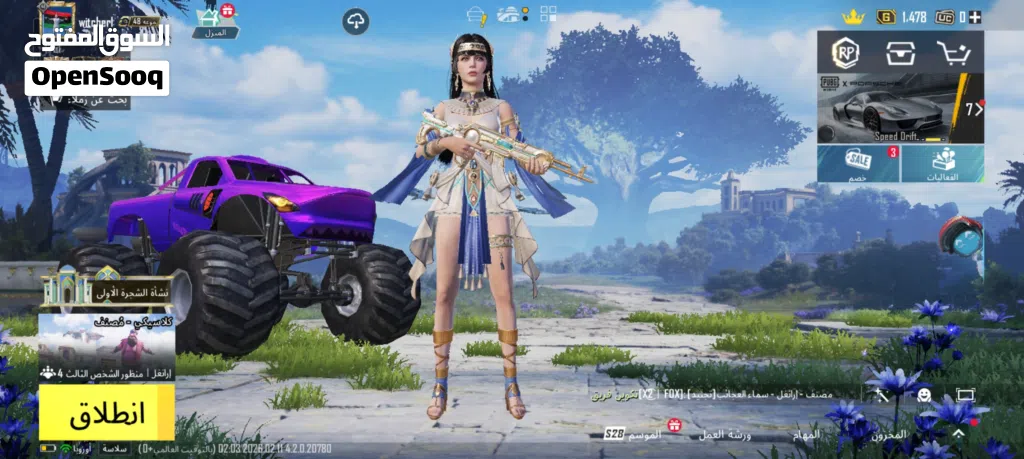
Task: Open the المهام missions tab
Action: [805, 434]
